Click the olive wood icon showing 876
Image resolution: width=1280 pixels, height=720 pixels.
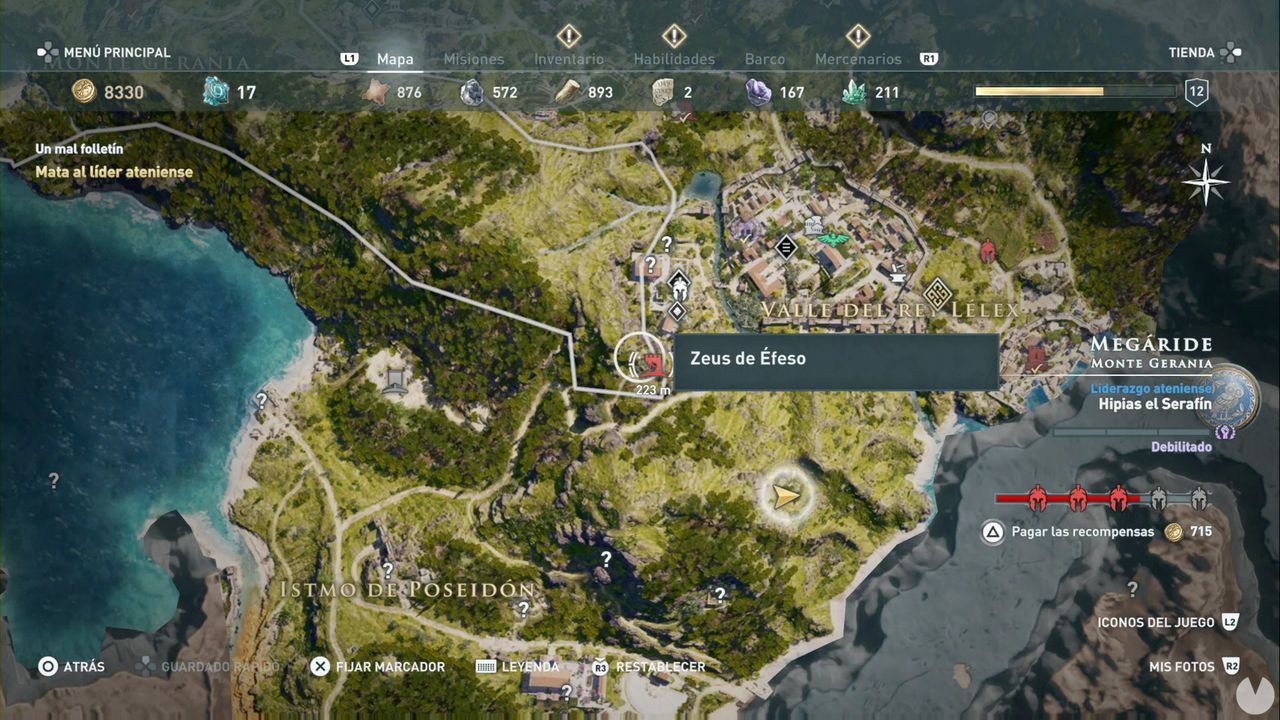[377, 91]
